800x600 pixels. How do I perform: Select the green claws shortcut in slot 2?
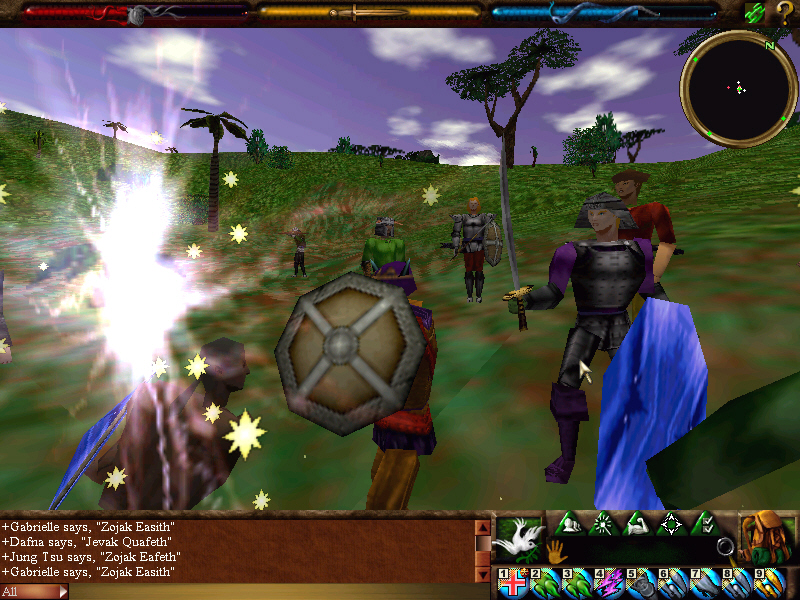546,584
